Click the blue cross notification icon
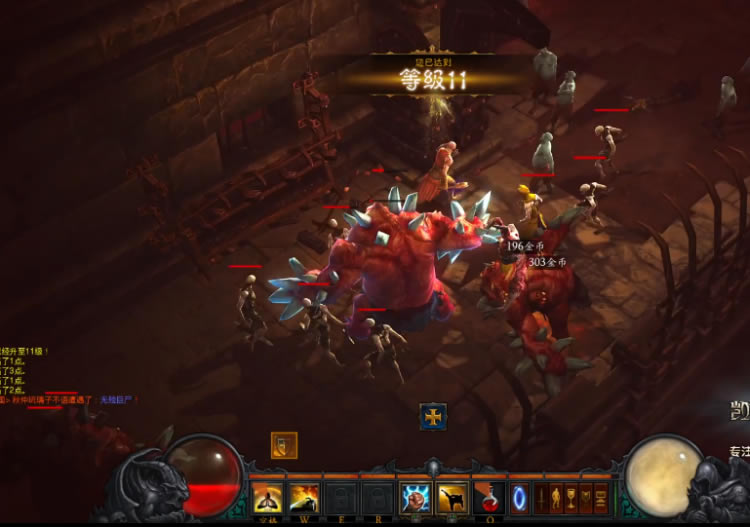The image size is (750, 527). click(x=433, y=416)
